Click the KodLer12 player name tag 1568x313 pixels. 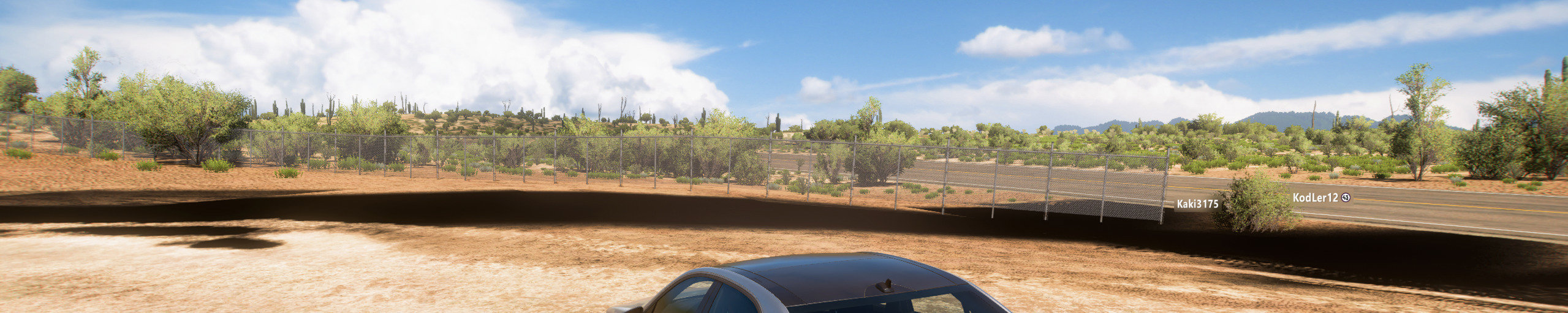click(1315, 198)
